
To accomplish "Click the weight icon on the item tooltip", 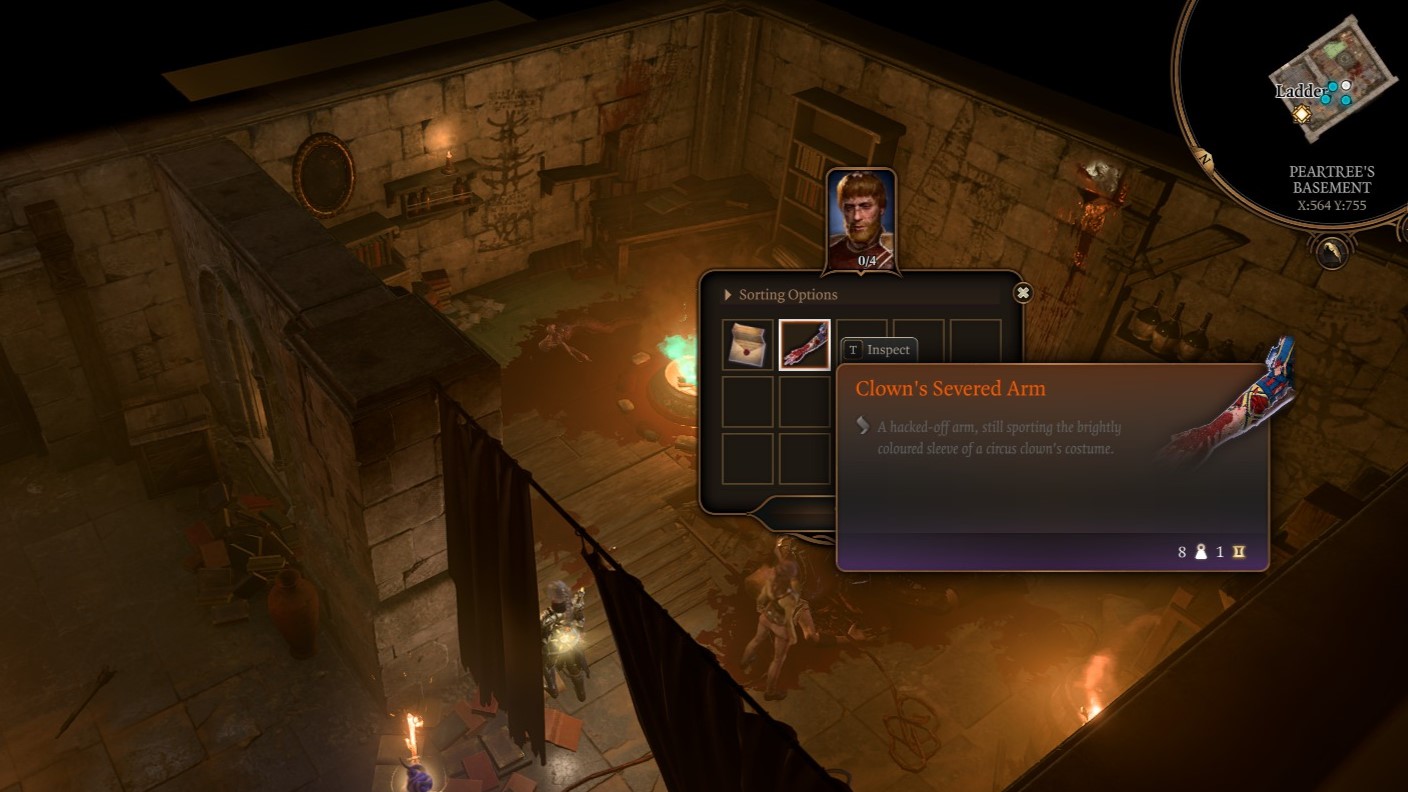I will coord(1199,551).
